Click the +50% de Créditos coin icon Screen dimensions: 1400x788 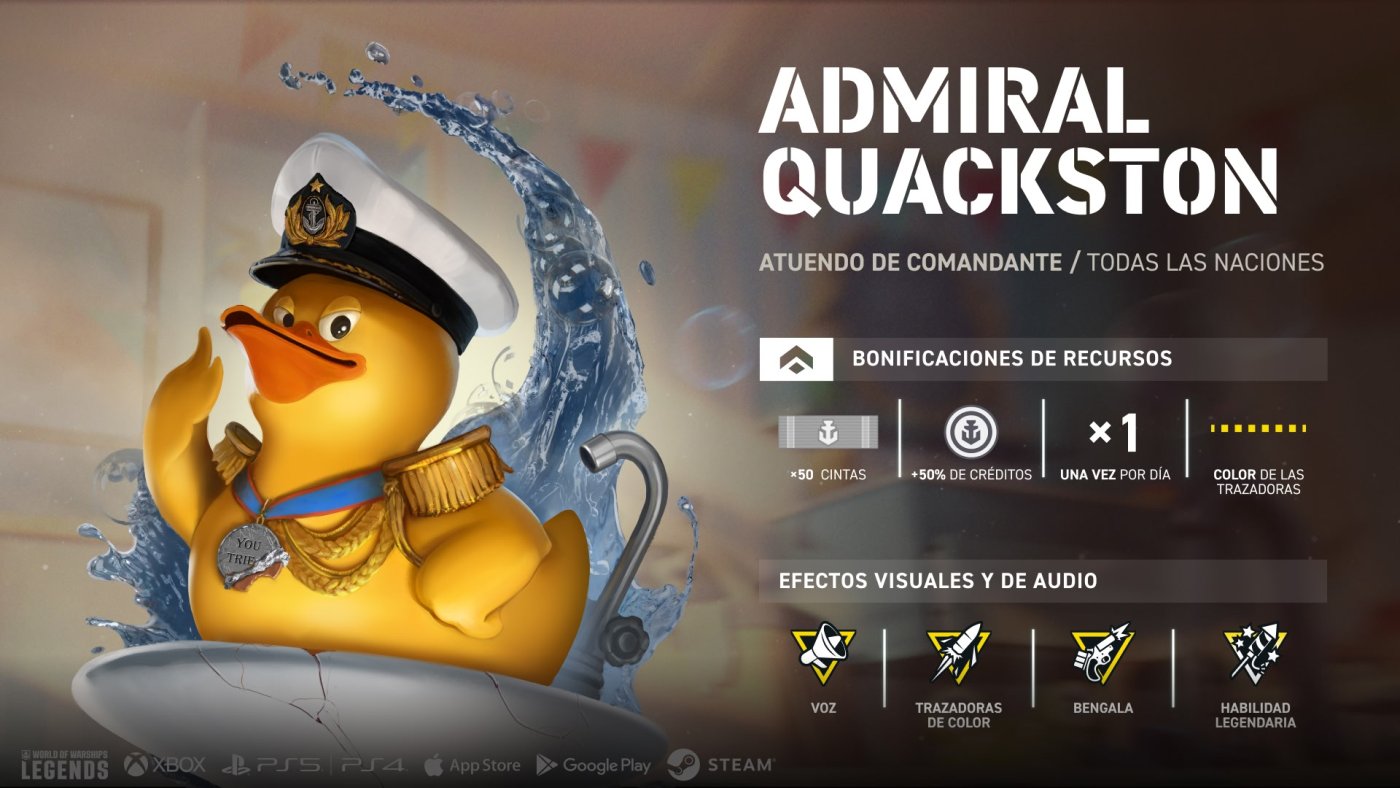pos(971,432)
